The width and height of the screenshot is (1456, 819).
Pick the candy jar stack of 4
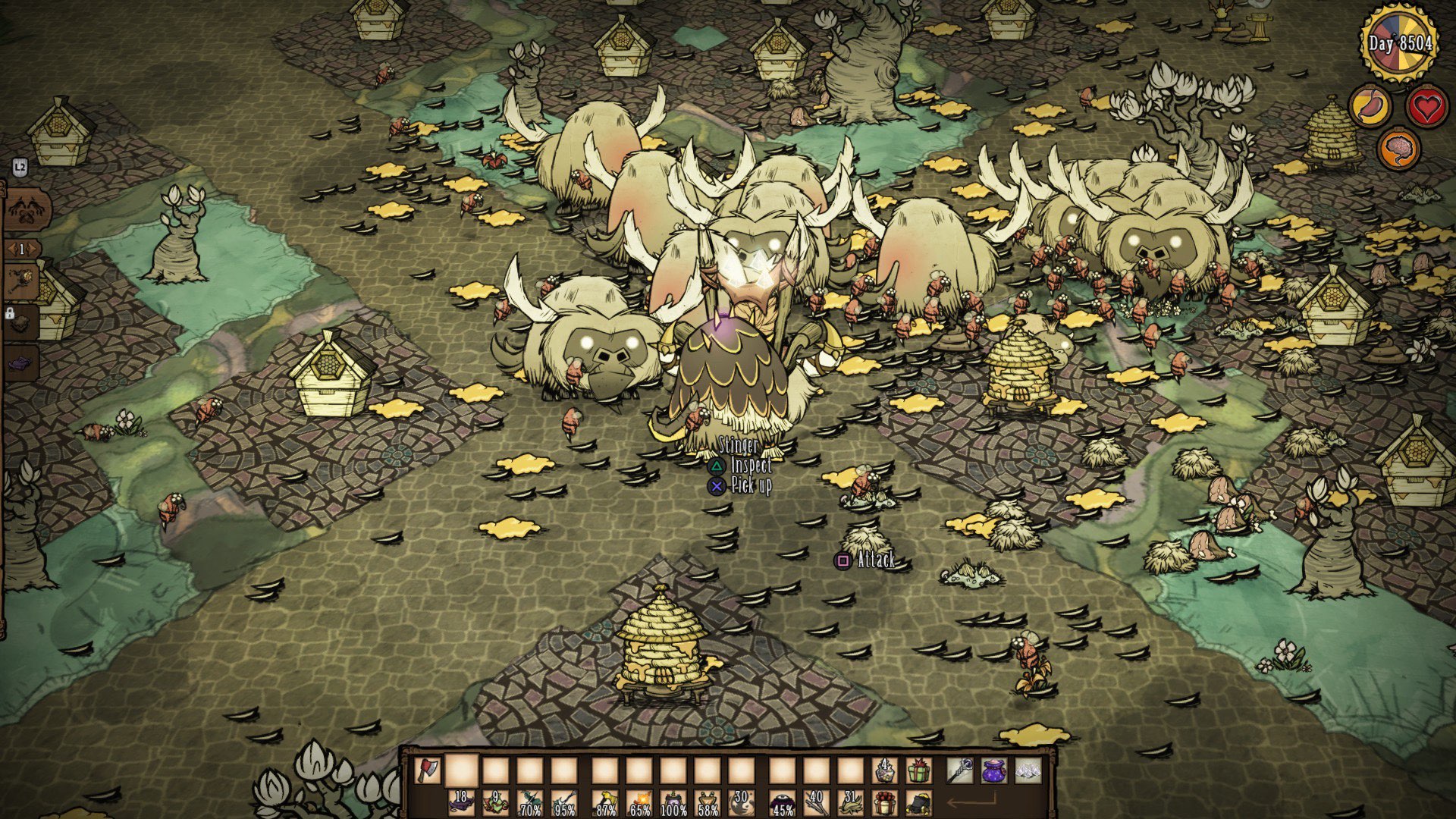[x=883, y=772]
